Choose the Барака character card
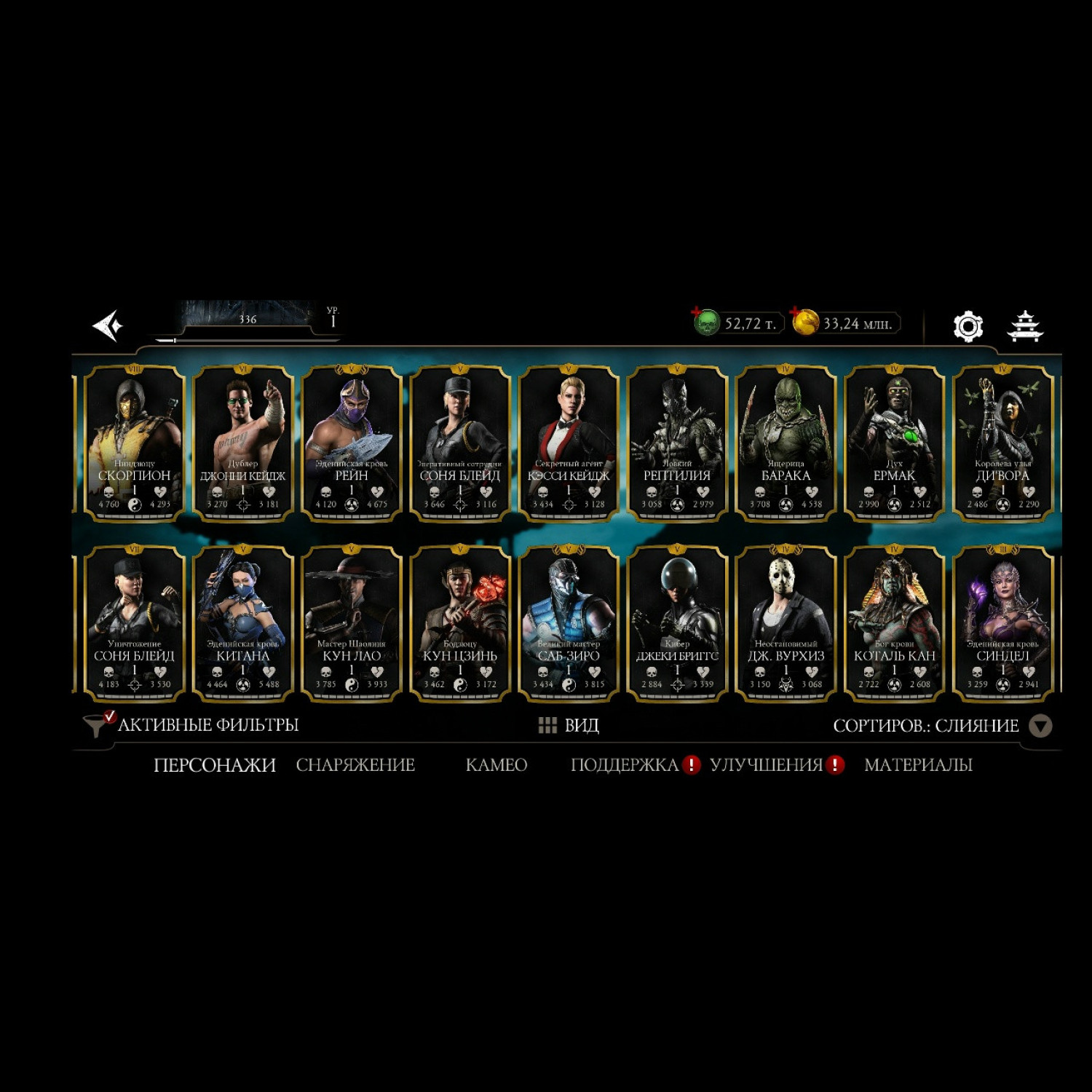Screen dimensions: 1092x1092 (x=786, y=443)
